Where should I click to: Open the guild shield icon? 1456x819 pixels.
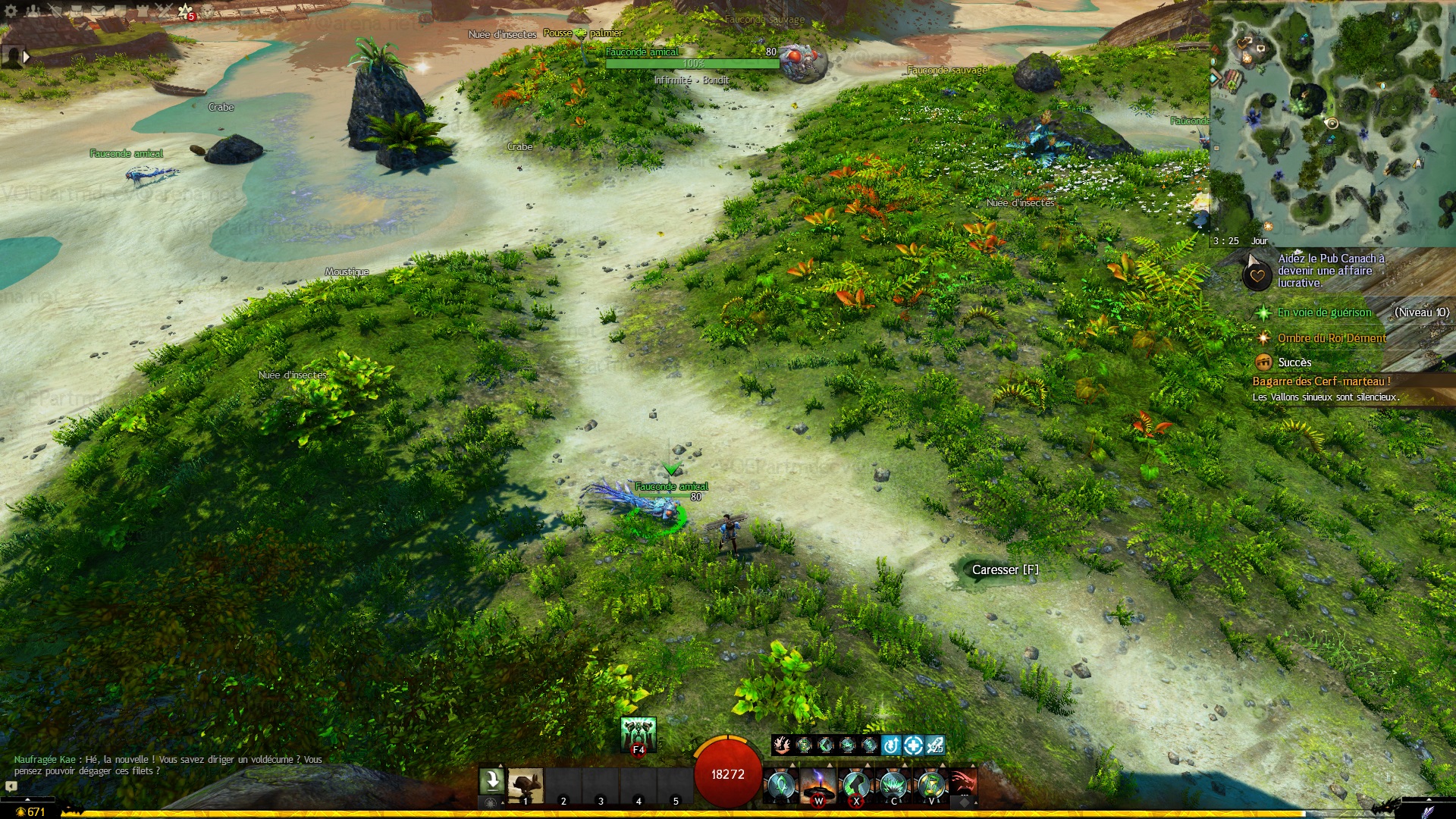[121, 11]
